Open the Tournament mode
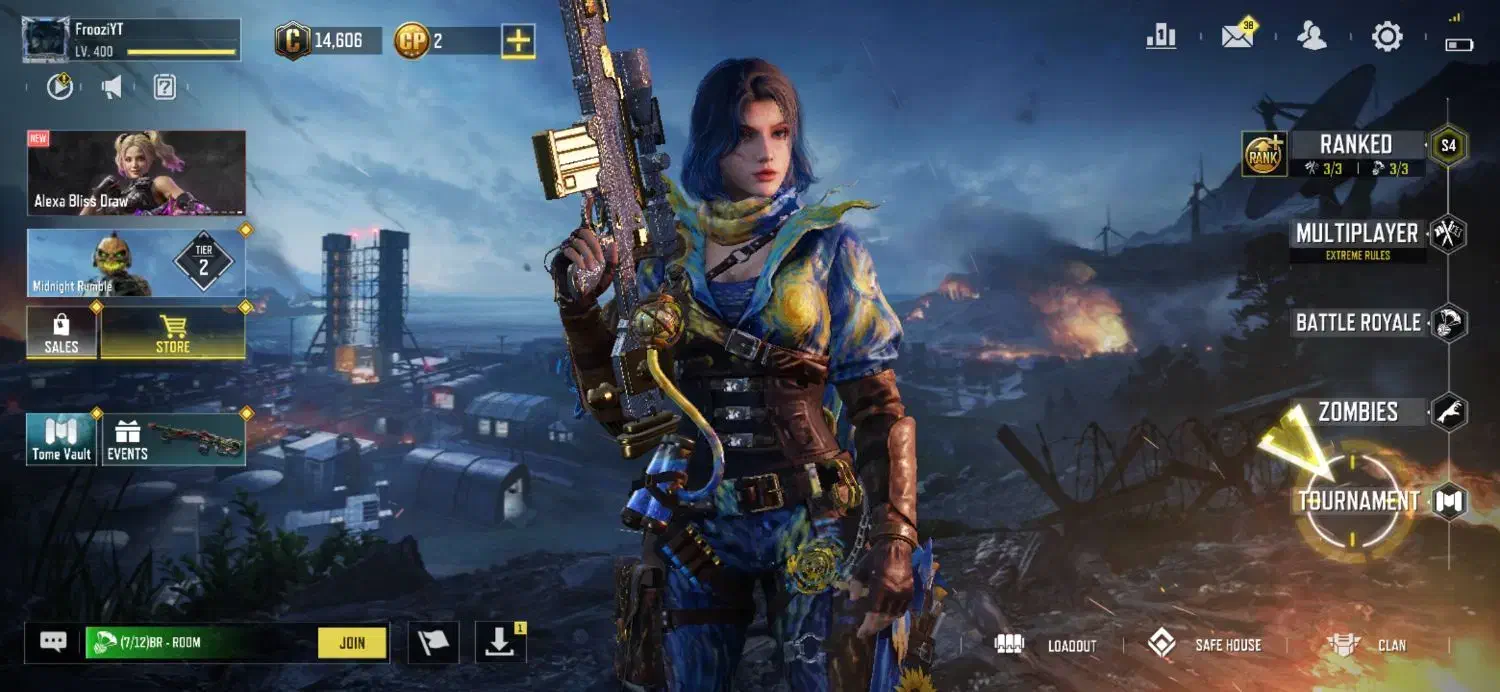Viewport: 1500px width, 692px height. 1358,501
